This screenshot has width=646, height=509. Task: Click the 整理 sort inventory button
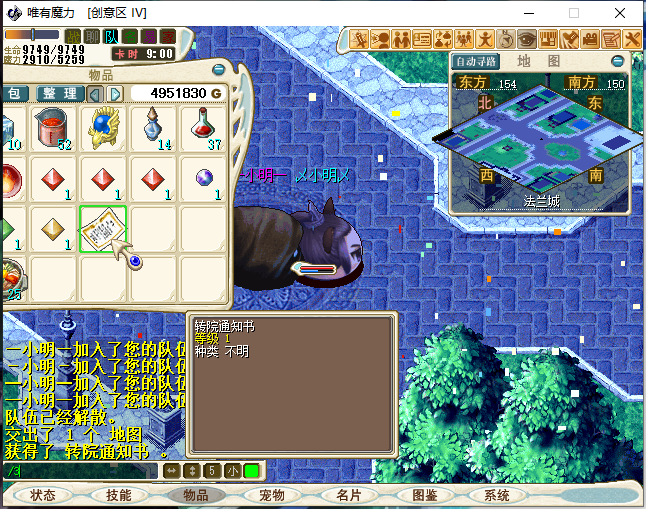pos(59,93)
